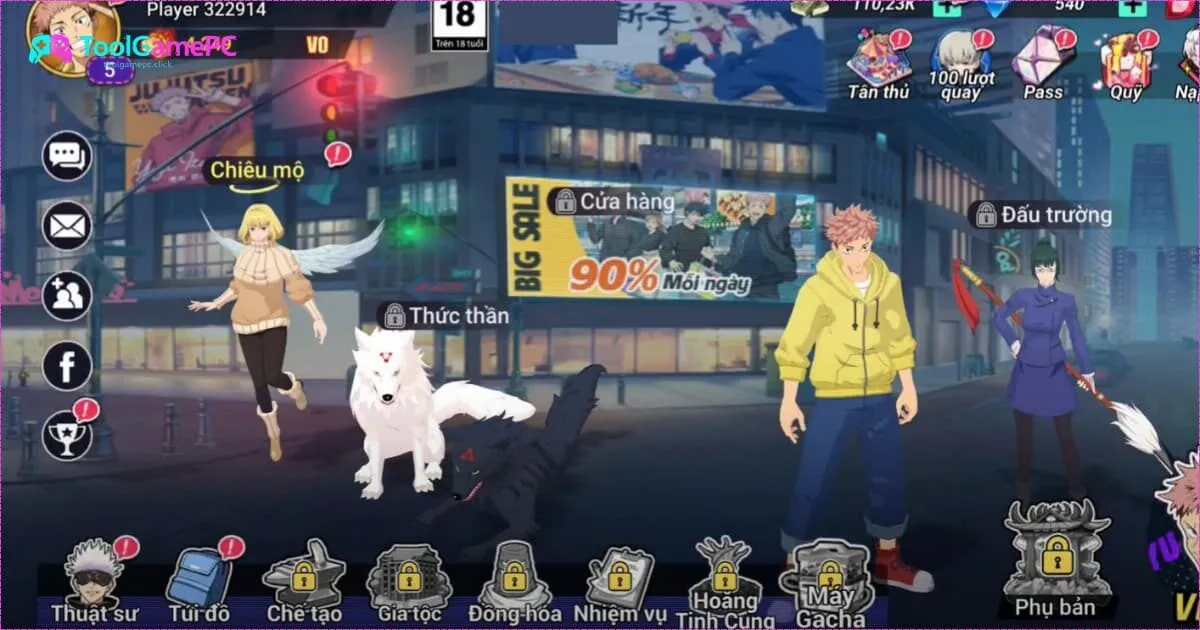The image size is (1200, 630).
Task: Open the Quỹ fund icon
Action: coord(1126,60)
